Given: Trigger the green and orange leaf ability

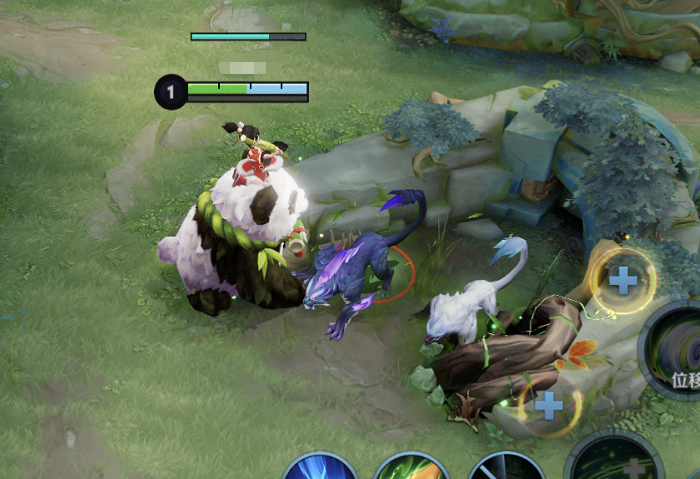Looking at the screenshot, I should pyautogui.click(x=412, y=468).
